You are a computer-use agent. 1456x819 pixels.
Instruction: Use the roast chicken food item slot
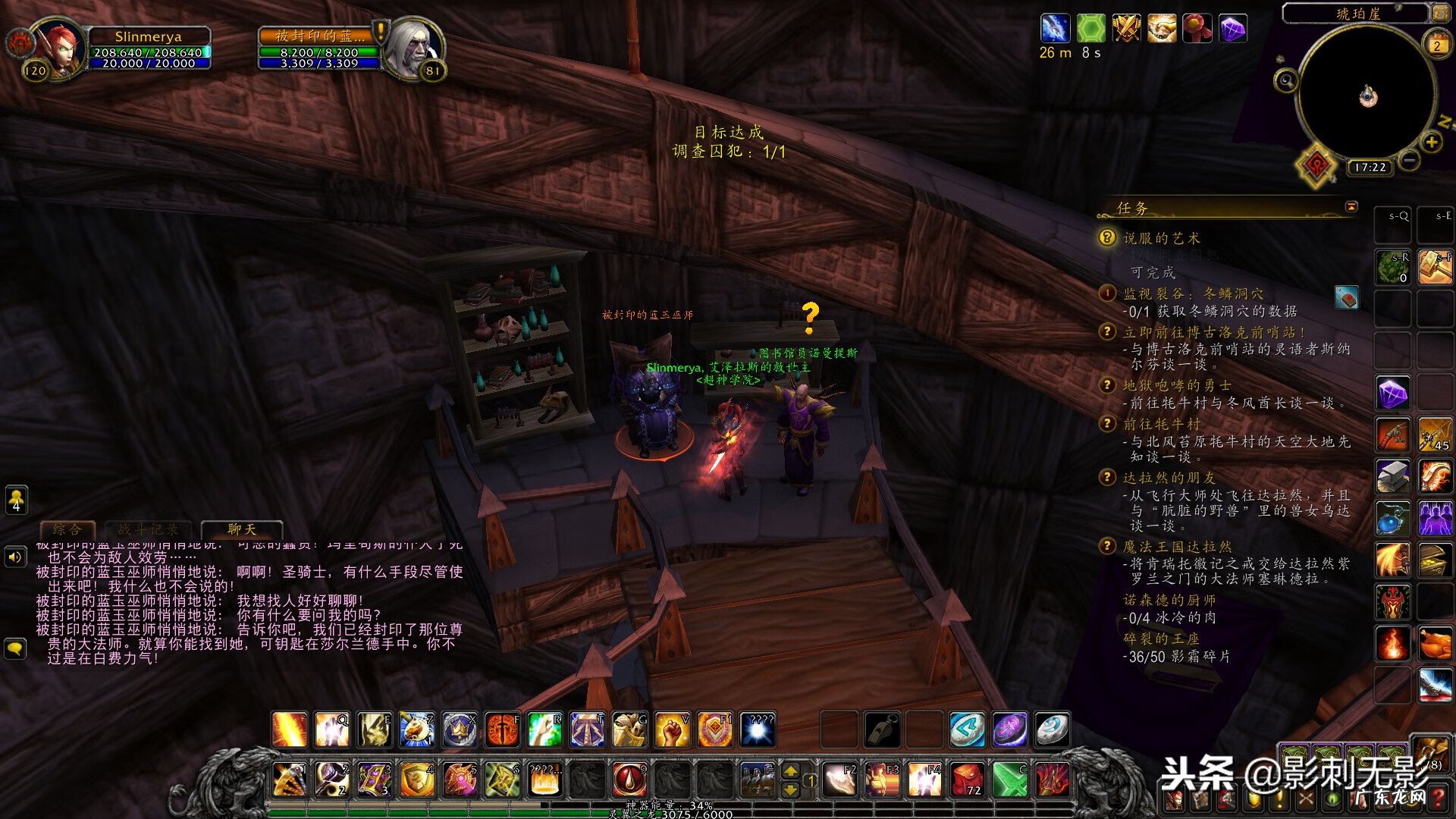(1435, 644)
